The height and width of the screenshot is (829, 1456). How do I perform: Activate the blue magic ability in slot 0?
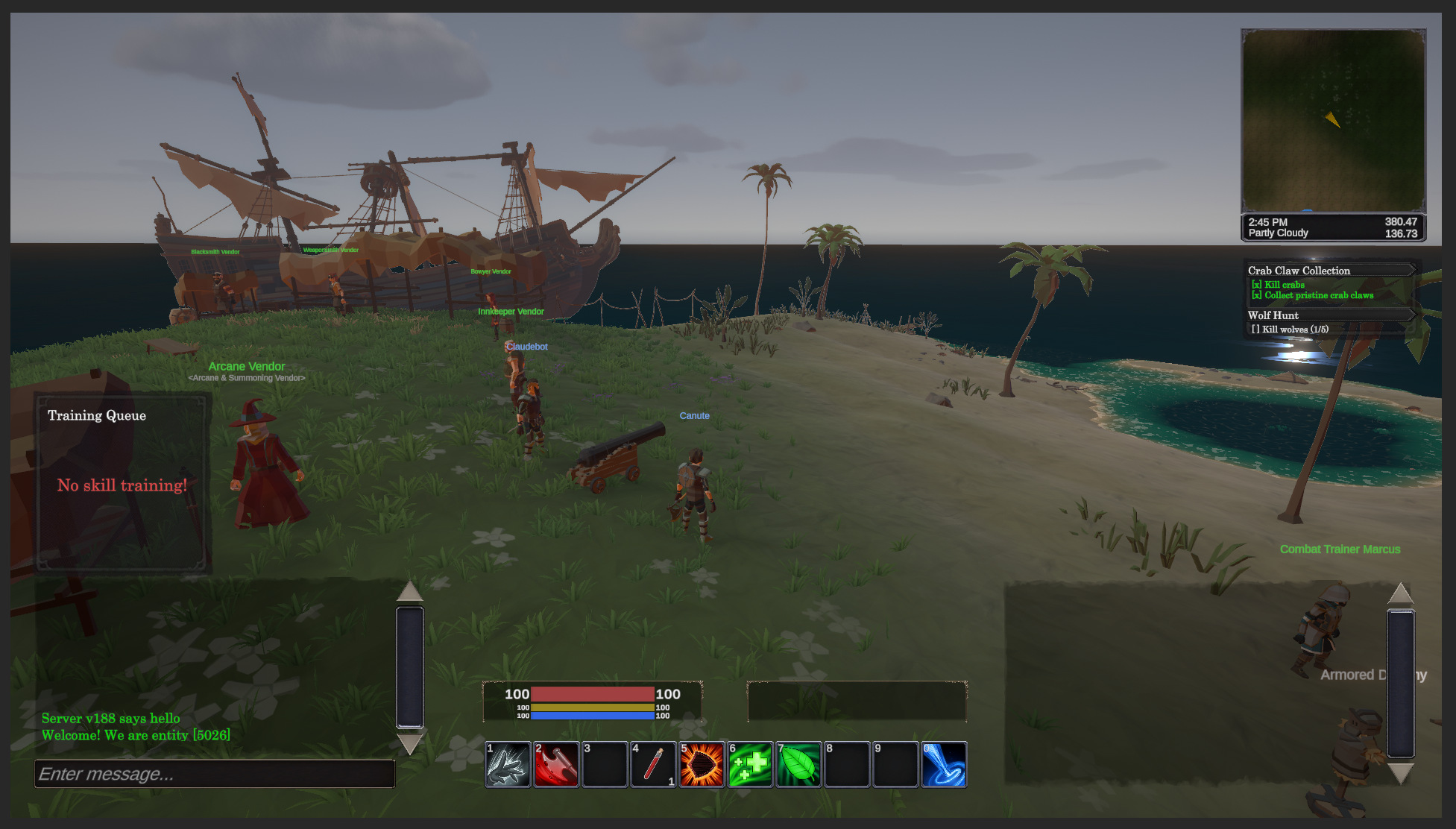click(944, 764)
